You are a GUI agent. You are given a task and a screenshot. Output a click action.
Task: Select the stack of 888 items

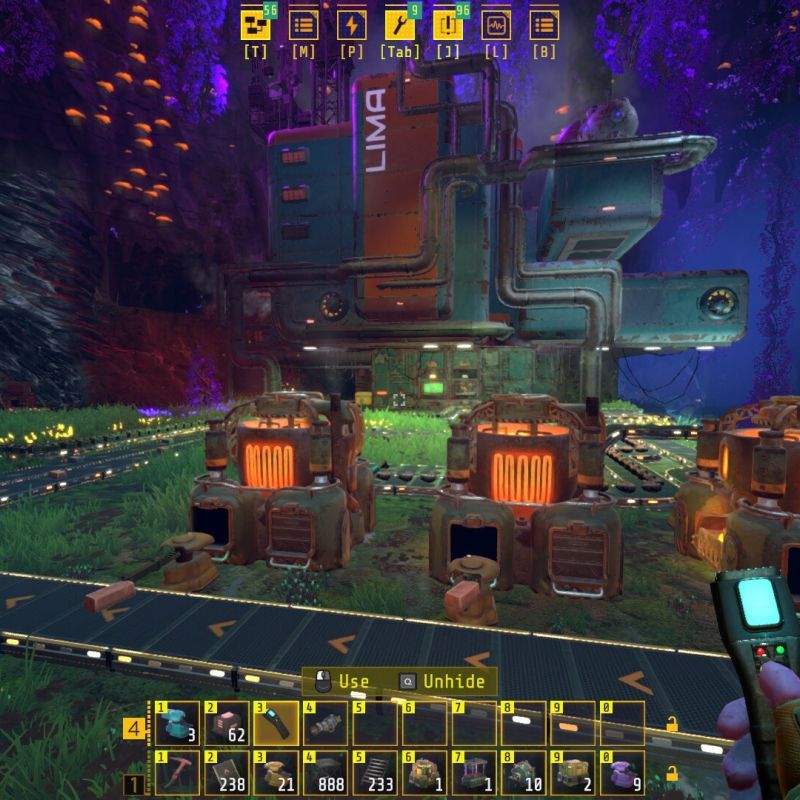click(324, 772)
